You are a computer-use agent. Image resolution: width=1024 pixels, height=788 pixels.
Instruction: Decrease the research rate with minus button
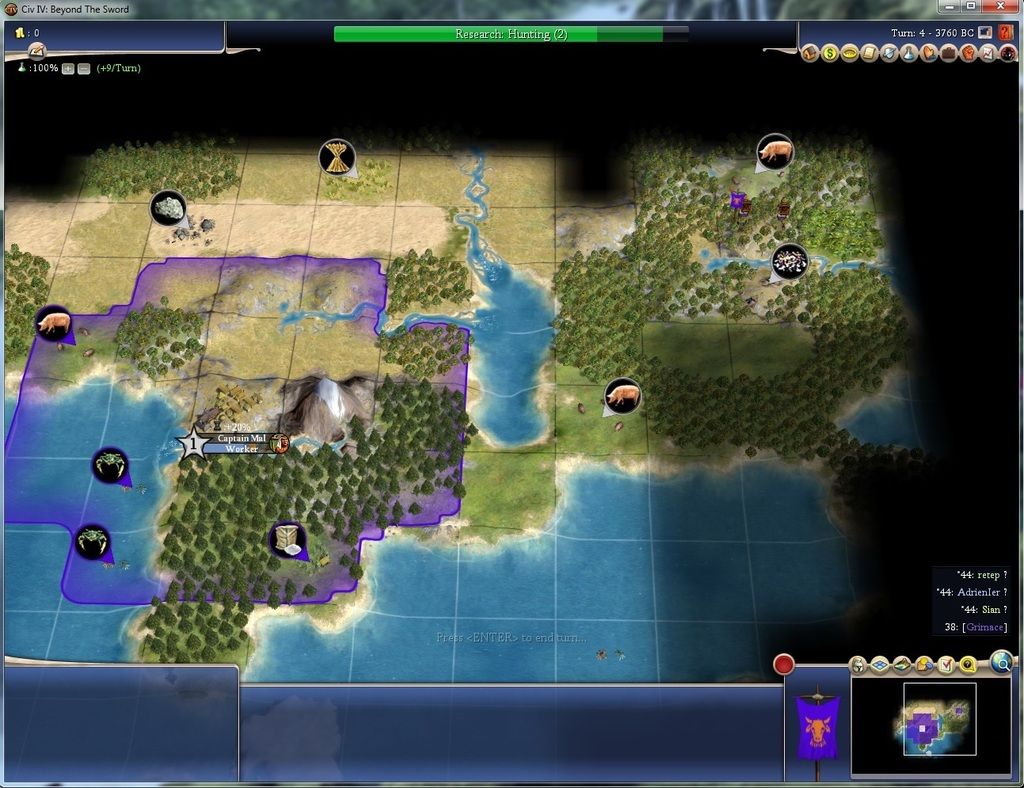[x=84, y=68]
